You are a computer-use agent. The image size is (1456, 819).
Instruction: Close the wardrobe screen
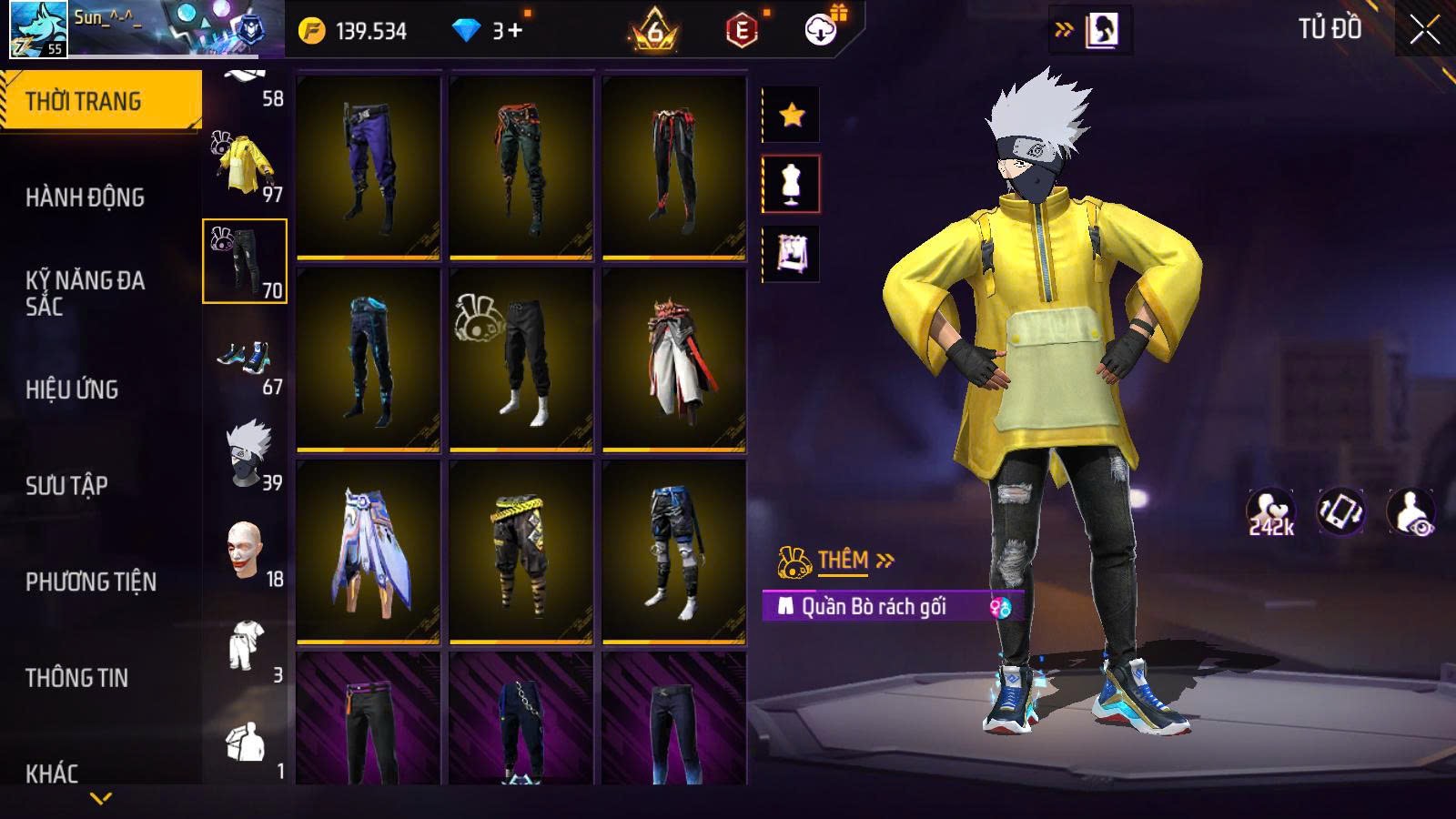(x=1424, y=30)
